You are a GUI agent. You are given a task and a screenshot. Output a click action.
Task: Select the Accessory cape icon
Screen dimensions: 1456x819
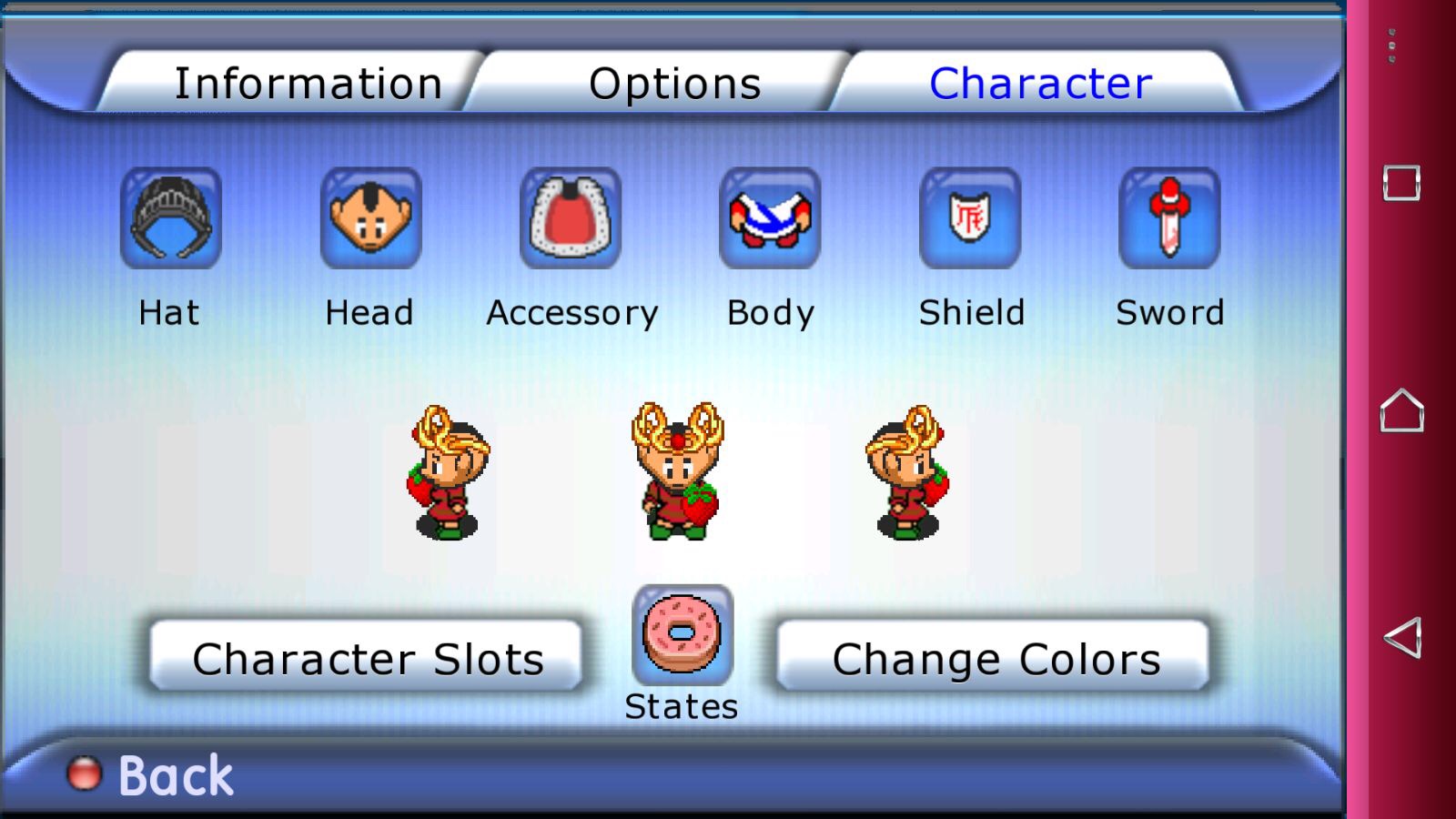571,218
